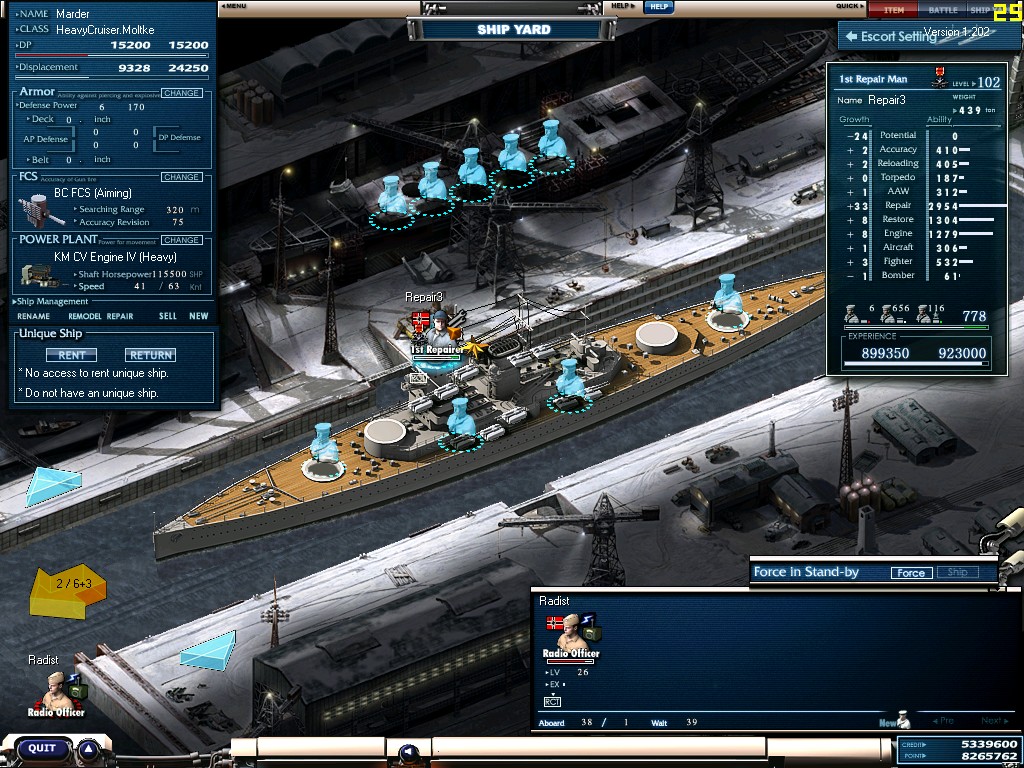Click NEW under Ship Management

(x=199, y=316)
